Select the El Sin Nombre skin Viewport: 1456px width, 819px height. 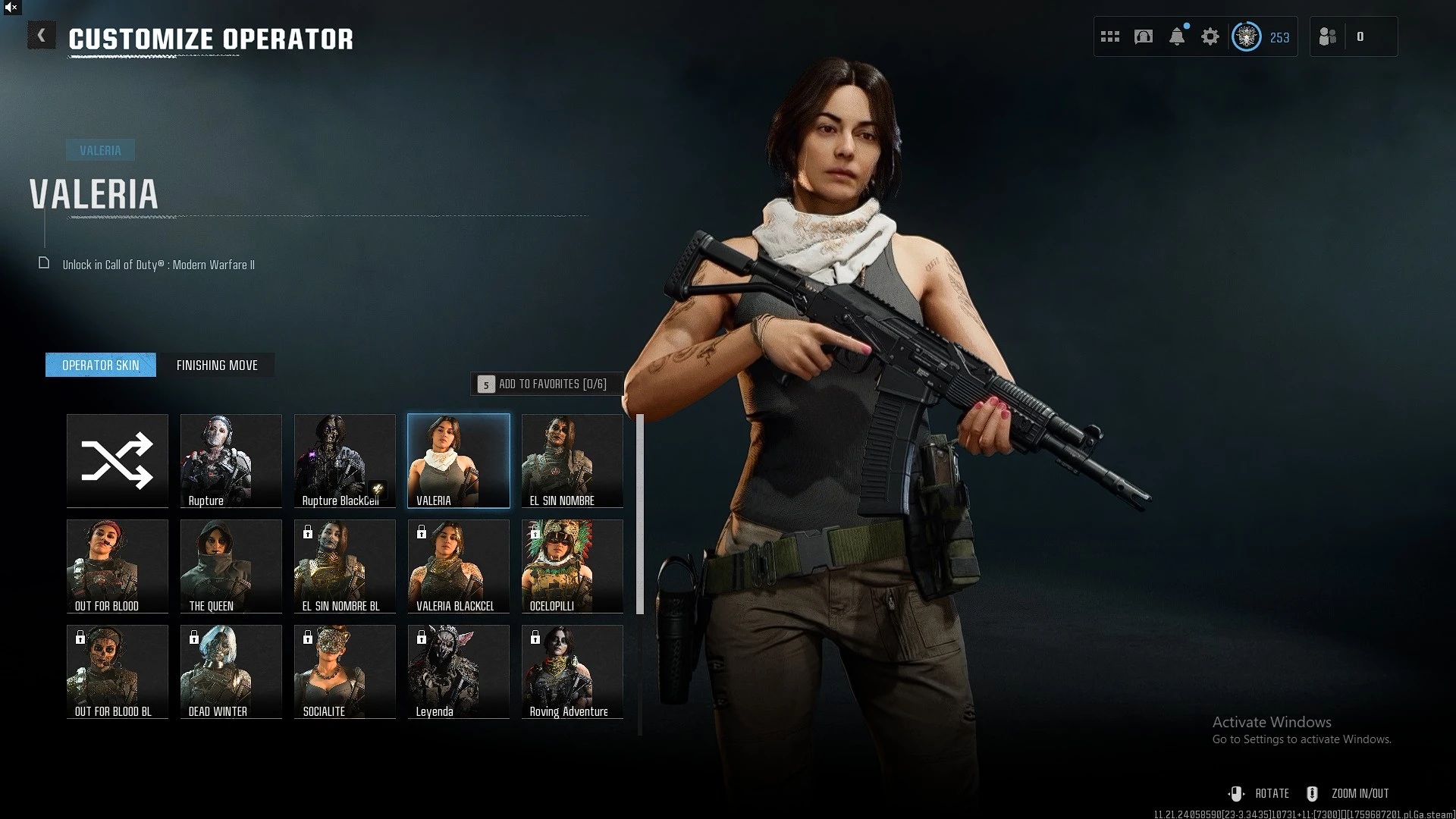(573, 460)
